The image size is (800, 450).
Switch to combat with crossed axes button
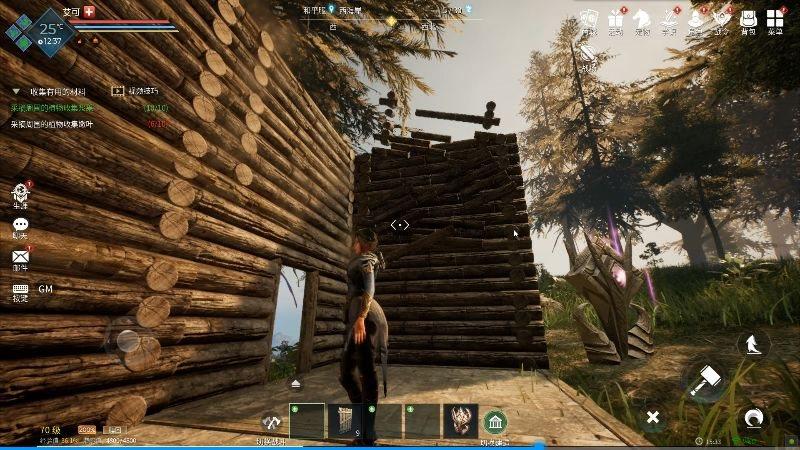[270, 422]
